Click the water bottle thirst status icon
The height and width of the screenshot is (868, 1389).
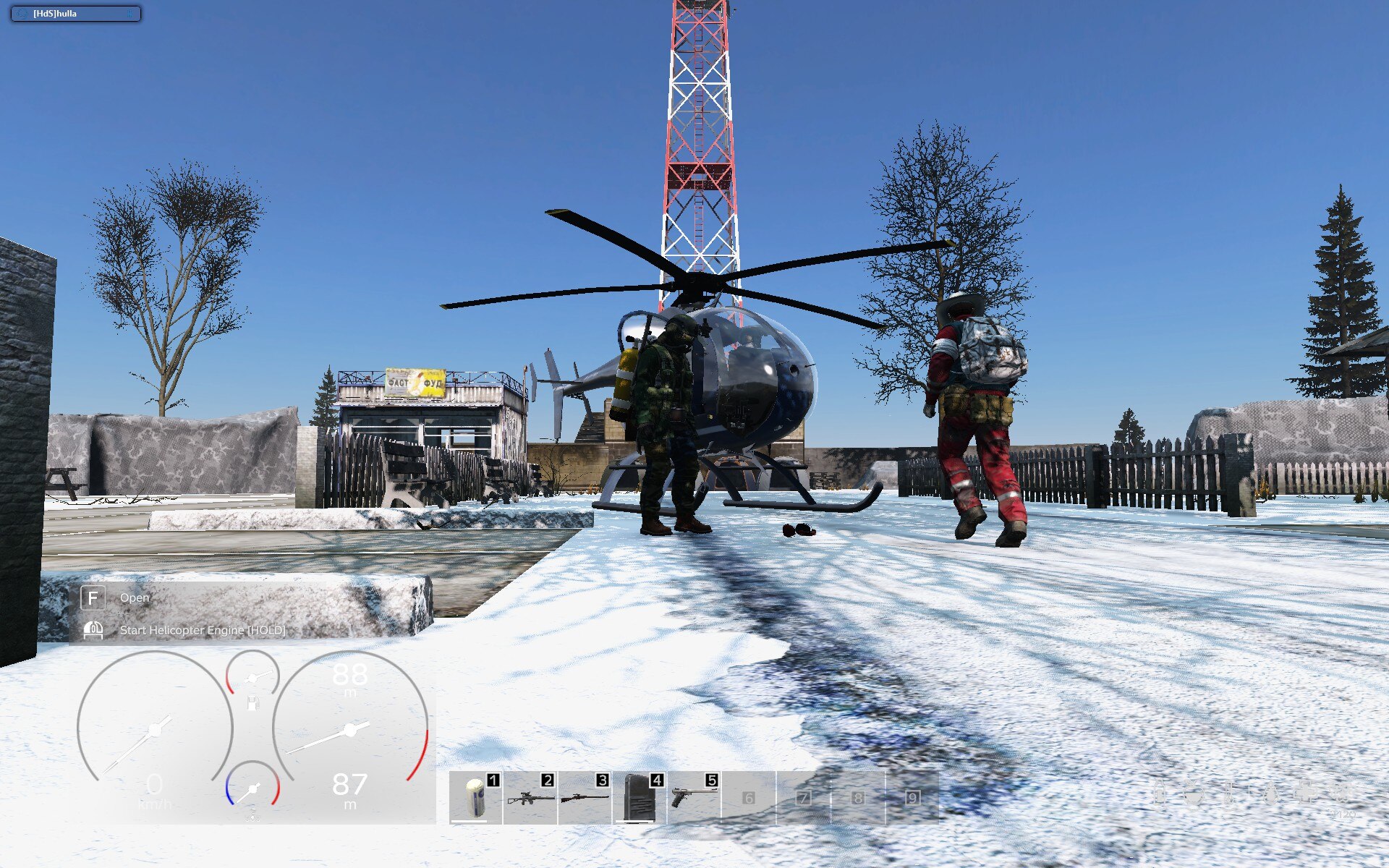pos(1160,793)
